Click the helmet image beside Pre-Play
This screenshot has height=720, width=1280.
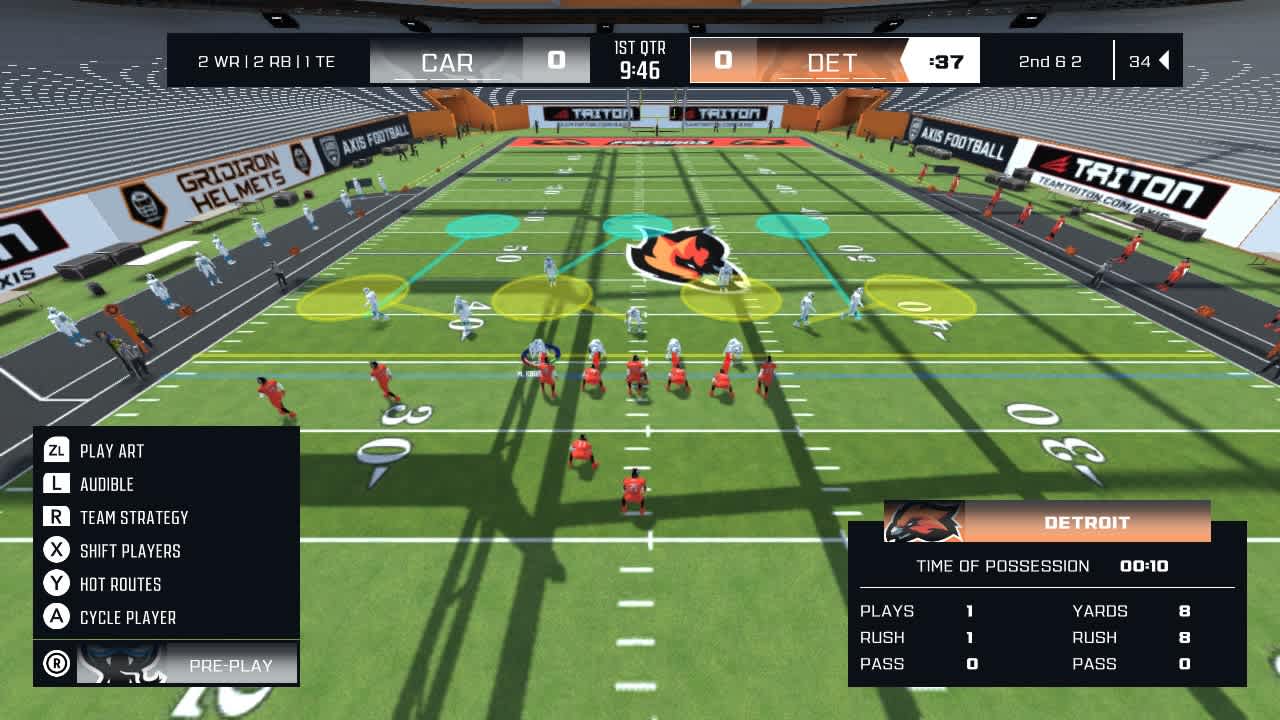[x=120, y=662]
